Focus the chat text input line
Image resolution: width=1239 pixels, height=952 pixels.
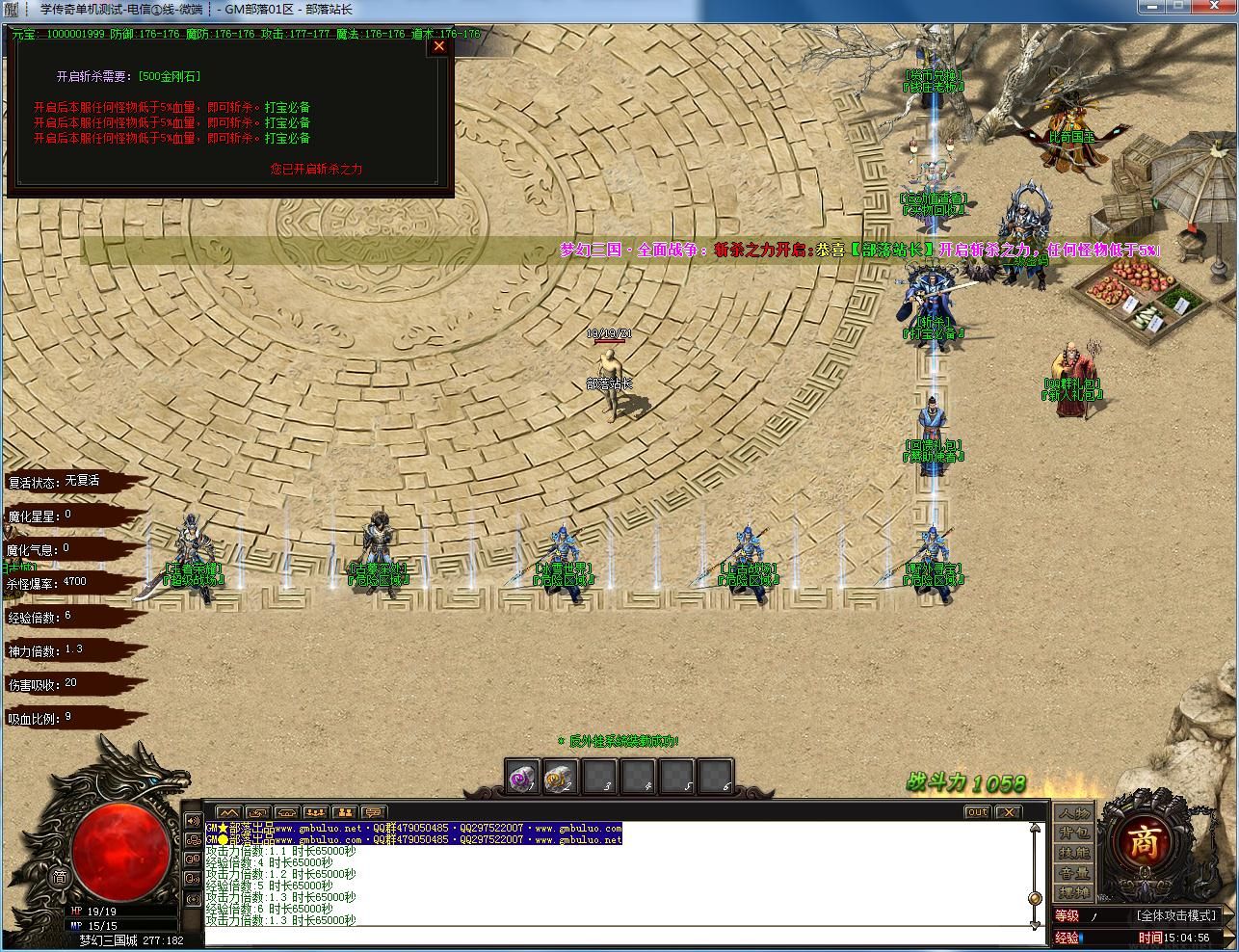point(617,937)
